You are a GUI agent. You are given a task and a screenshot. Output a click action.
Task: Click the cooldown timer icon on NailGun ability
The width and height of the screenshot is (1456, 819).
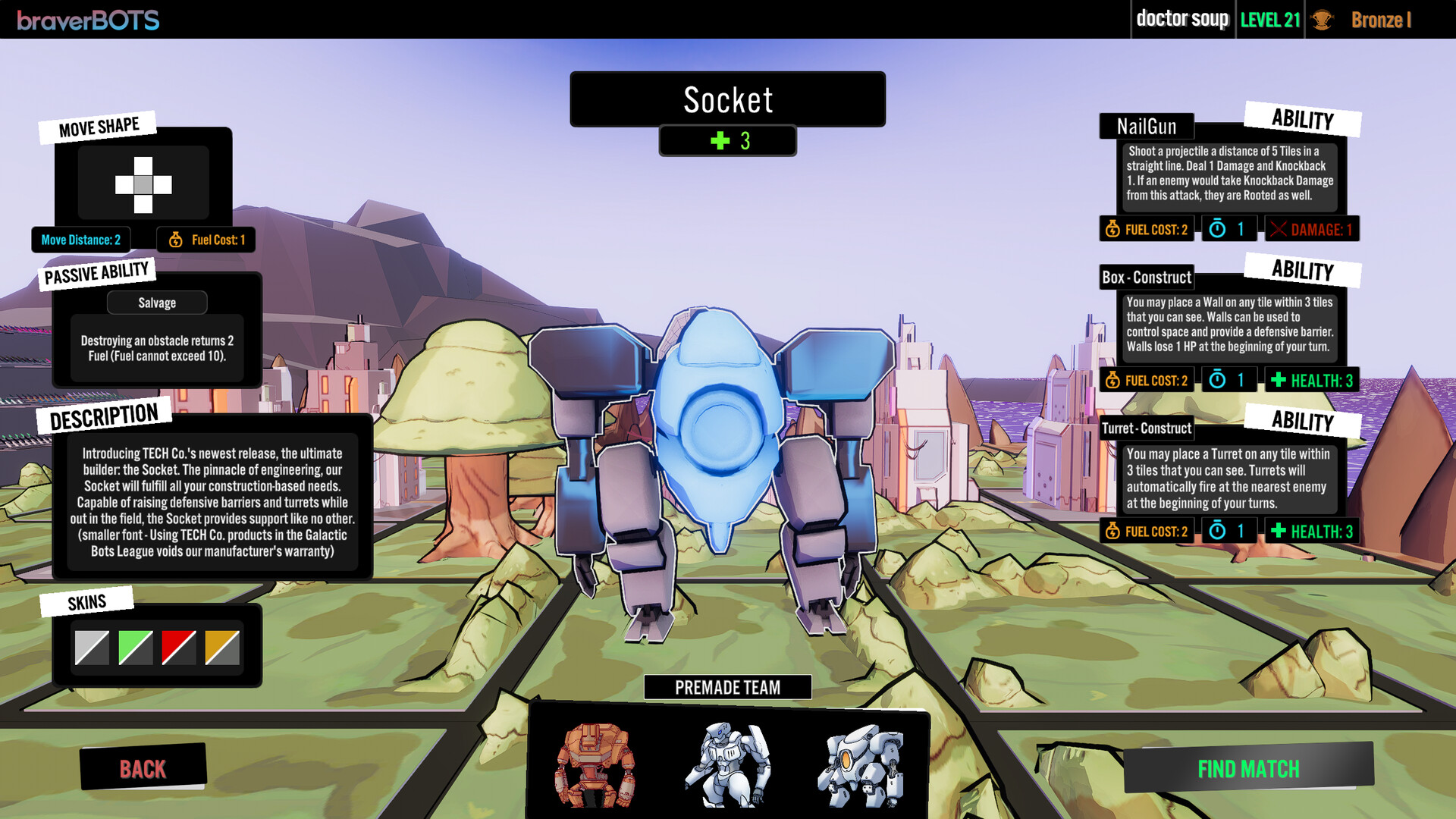point(1218,229)
